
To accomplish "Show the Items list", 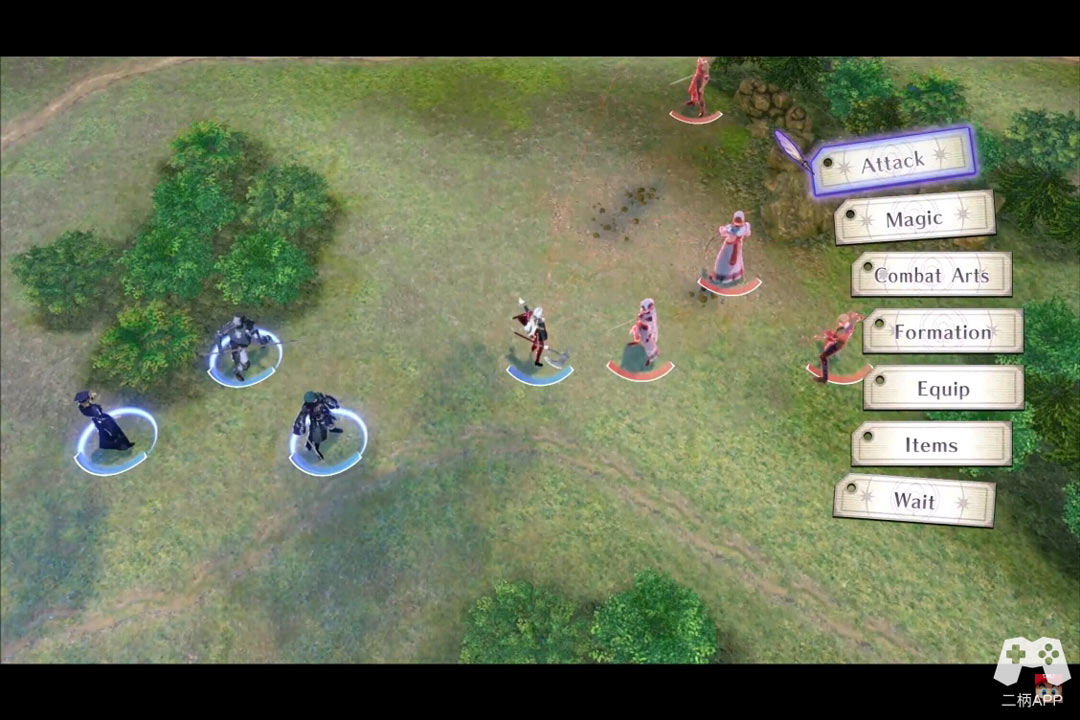I will coord(931,445).
